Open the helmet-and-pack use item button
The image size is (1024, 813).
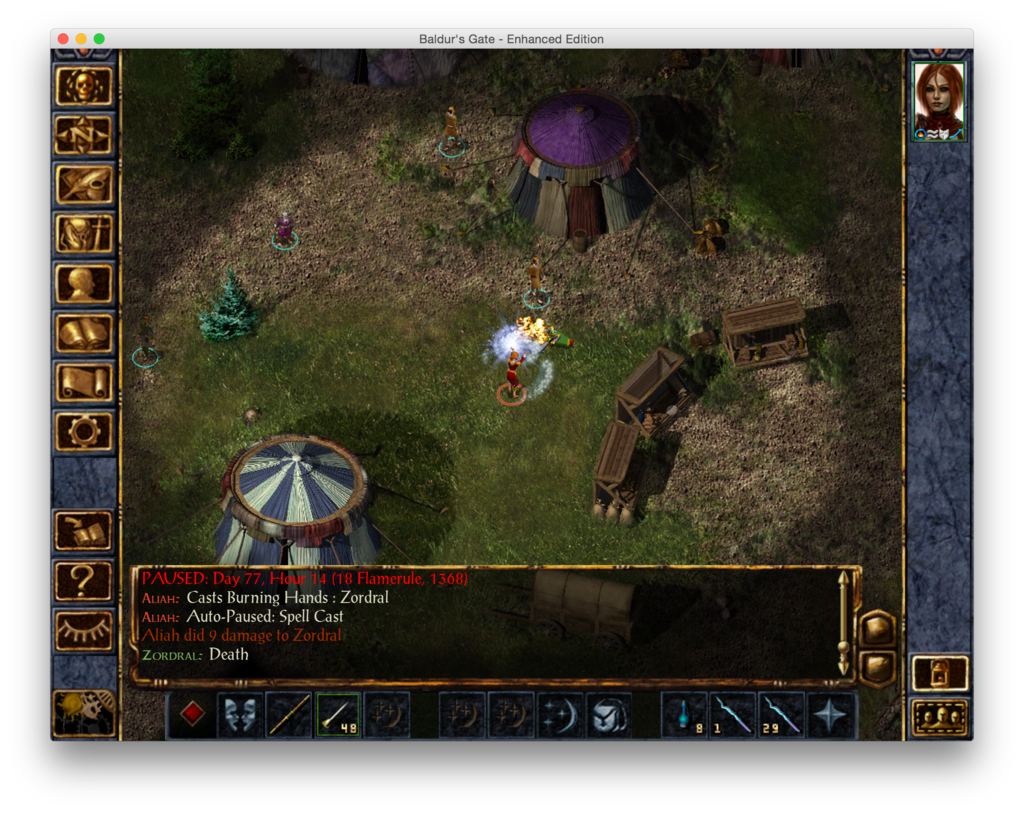608,715
